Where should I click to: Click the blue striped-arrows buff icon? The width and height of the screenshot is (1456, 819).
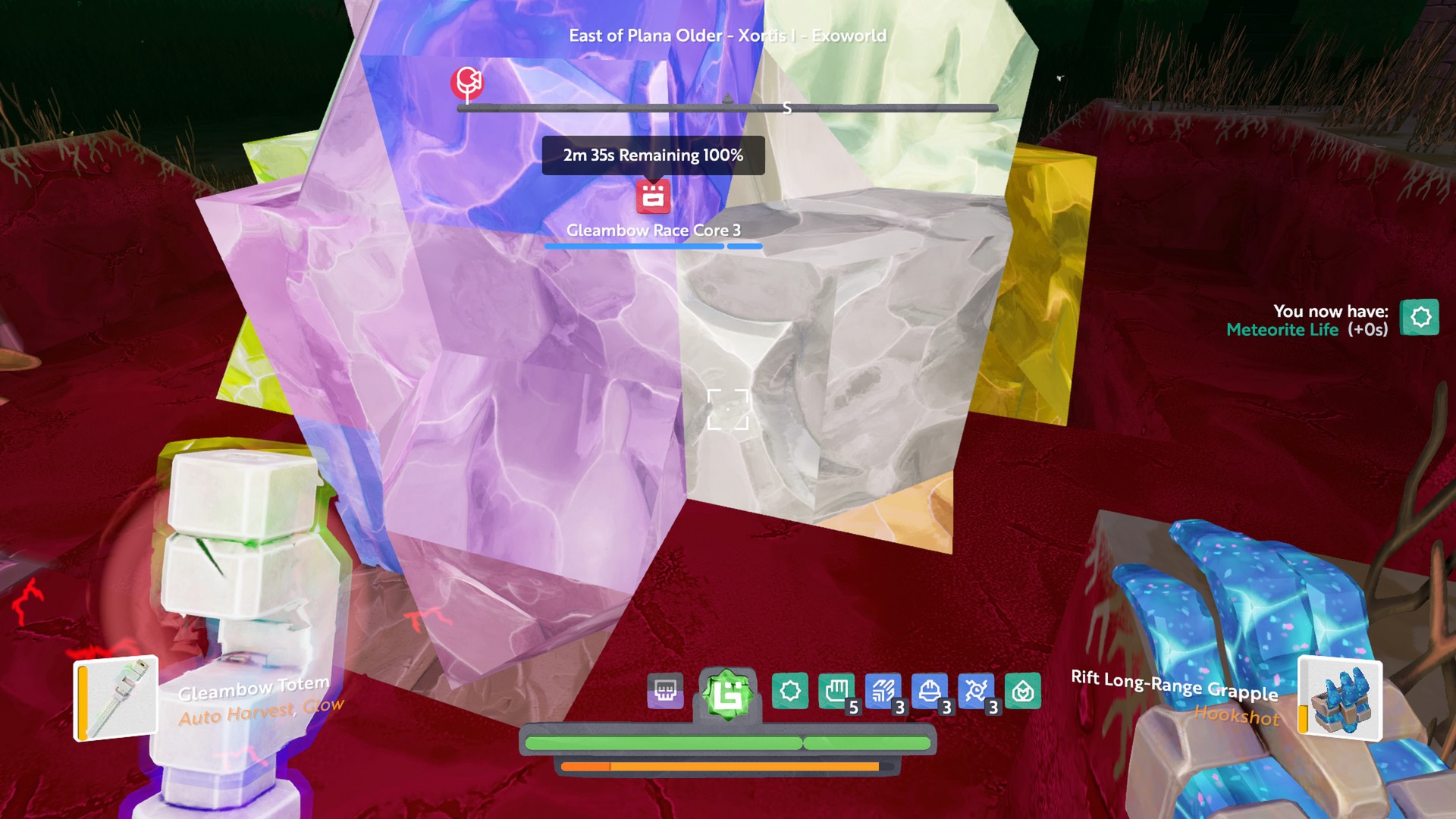click(x=883, y=691)
